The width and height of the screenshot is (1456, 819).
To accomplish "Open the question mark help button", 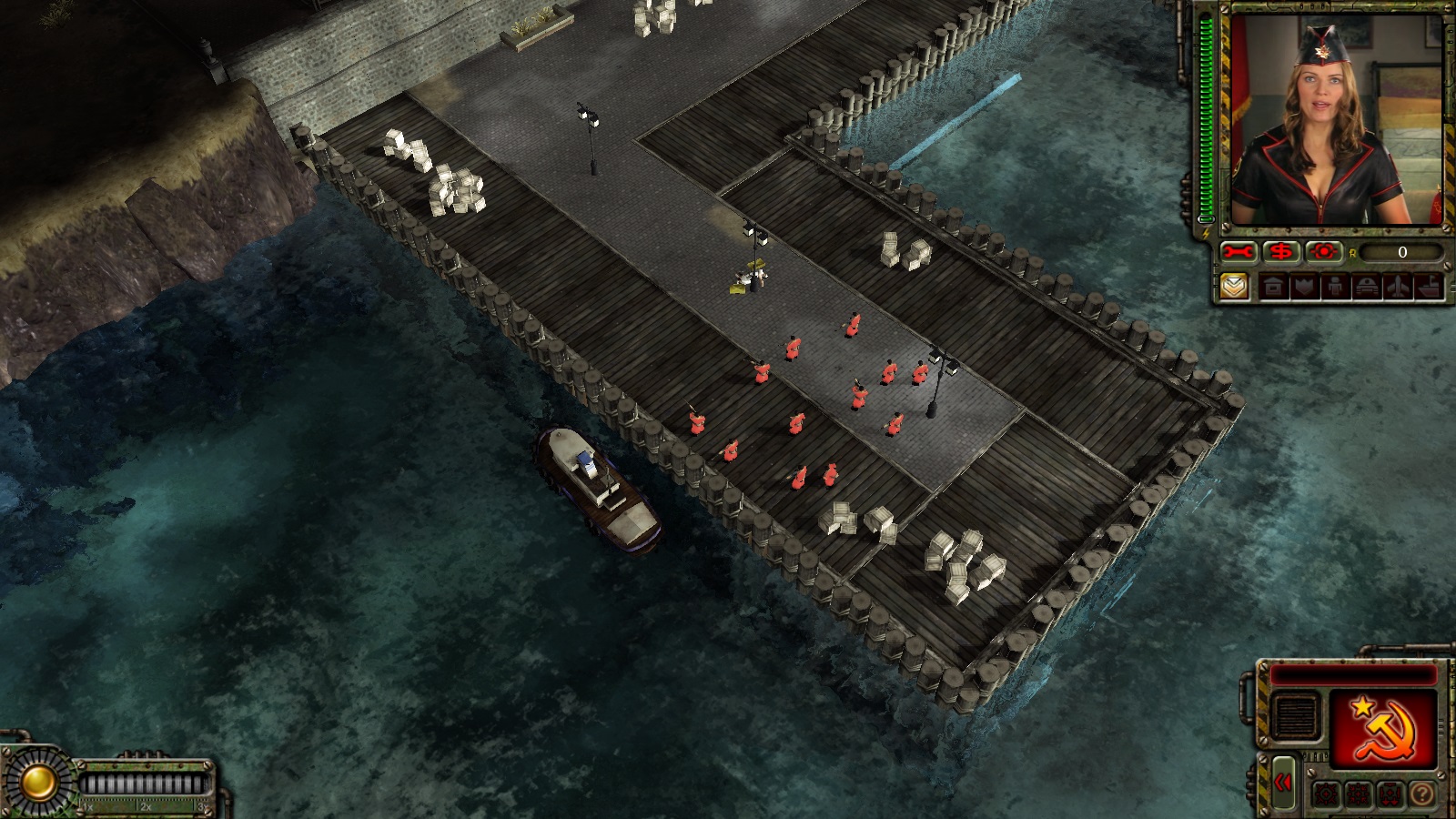I will click(x=1421, y=794).
